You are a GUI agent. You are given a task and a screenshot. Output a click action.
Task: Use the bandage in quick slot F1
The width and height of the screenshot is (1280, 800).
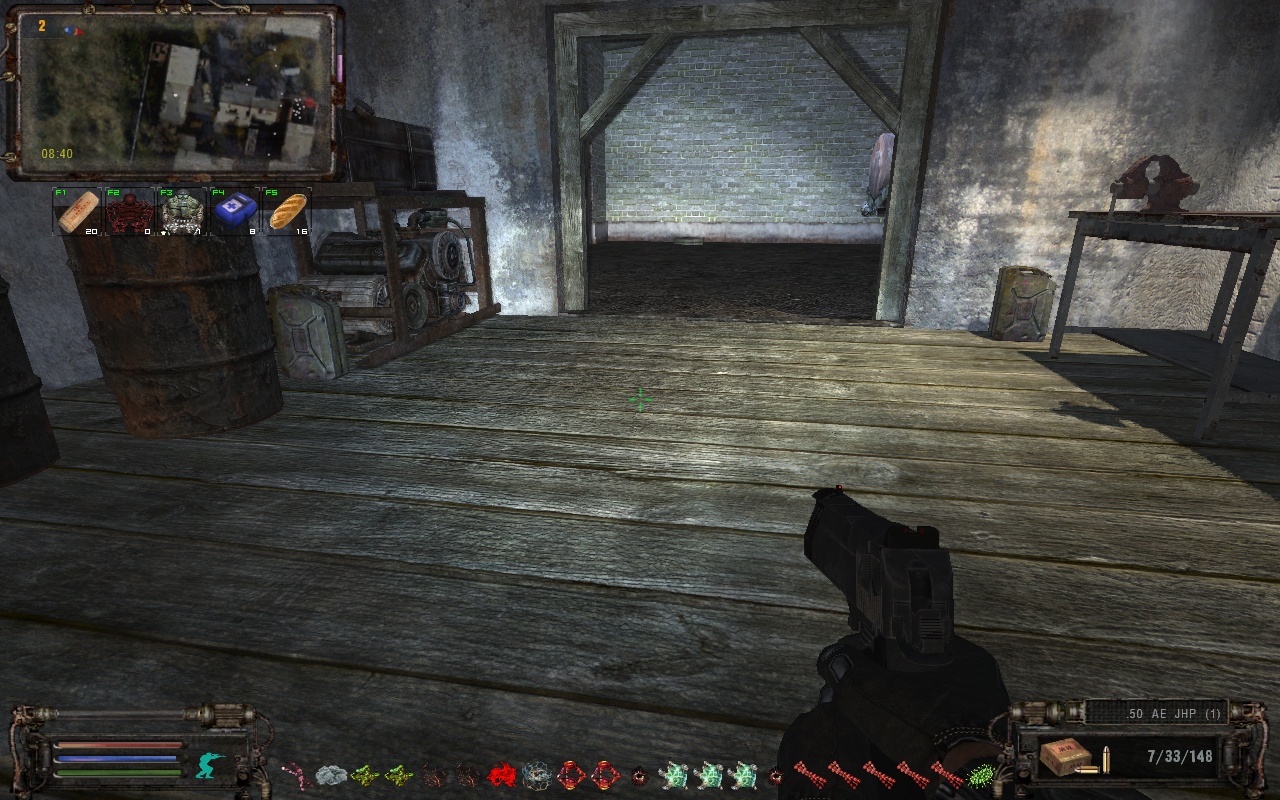pos(78,212)
